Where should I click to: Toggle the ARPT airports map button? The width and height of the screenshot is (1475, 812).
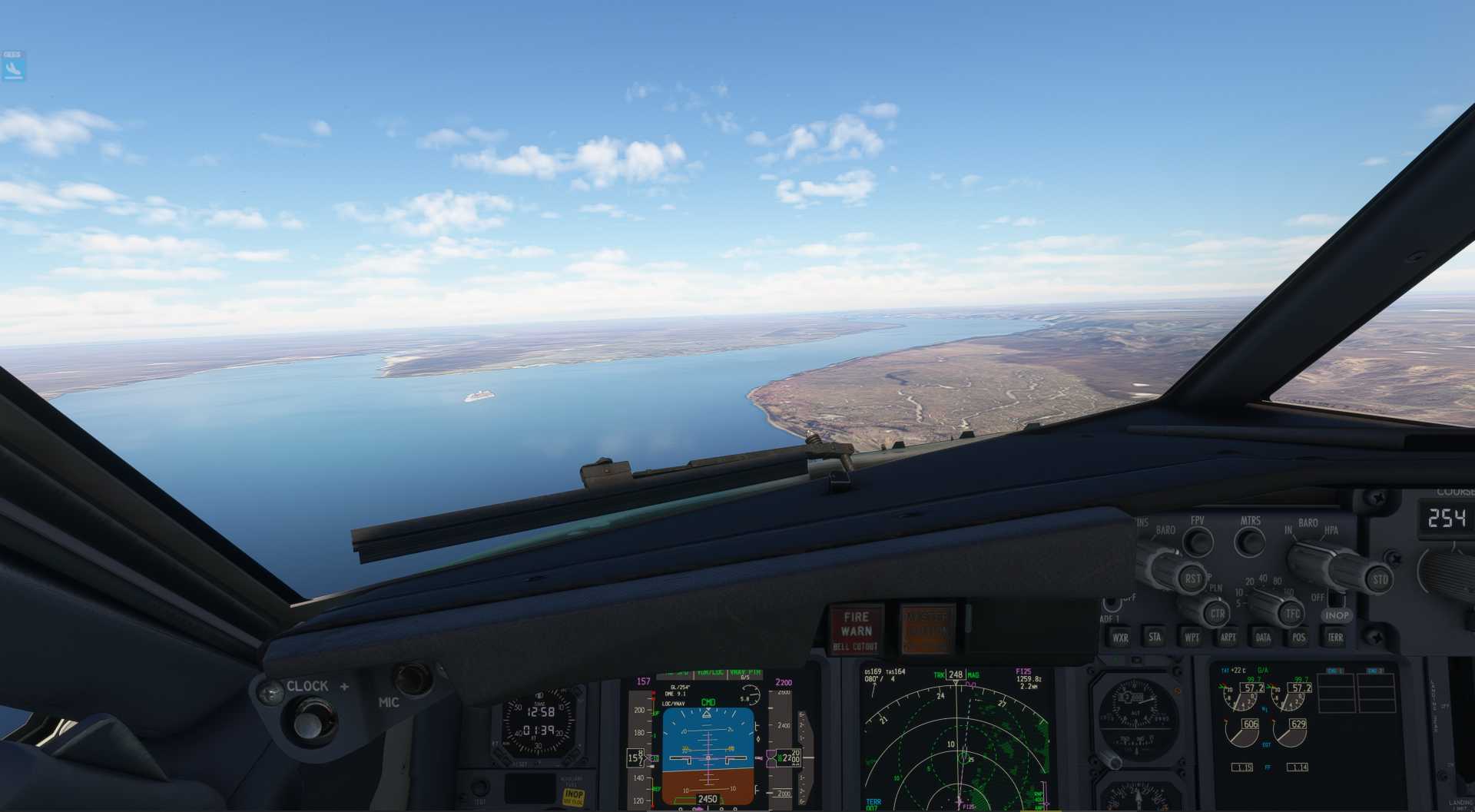pos(1228,637)
